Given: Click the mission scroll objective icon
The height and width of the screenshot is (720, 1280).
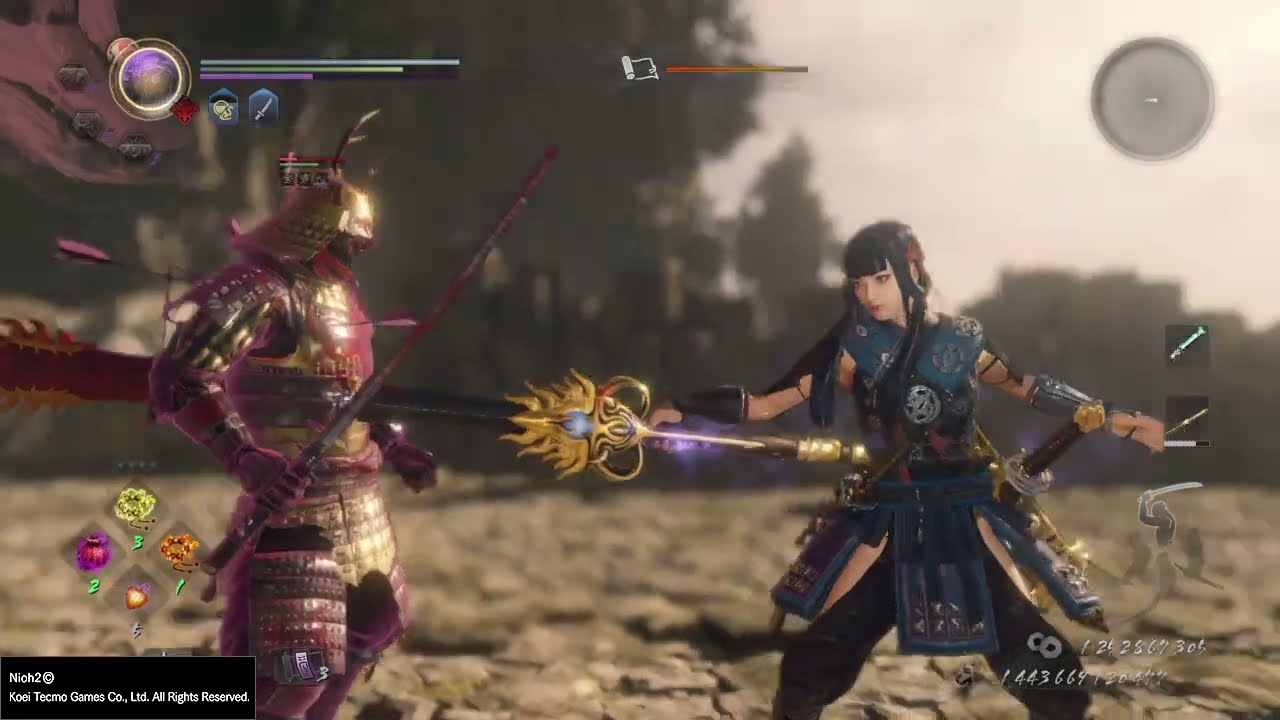Looking at the screenshot, I should click(x=640, y=68).
